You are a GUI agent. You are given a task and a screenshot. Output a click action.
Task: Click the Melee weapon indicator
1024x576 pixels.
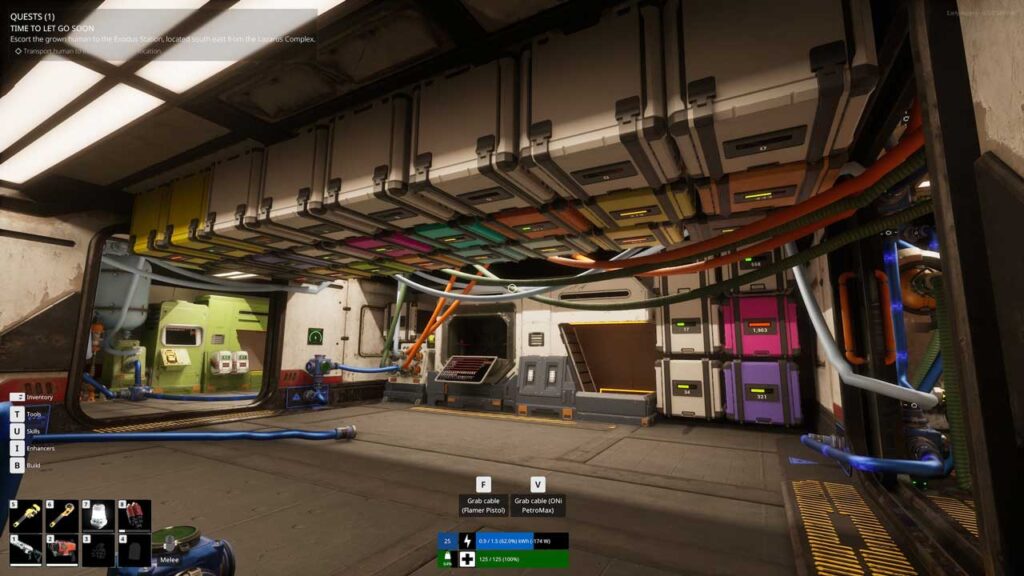tap(168, 560)
